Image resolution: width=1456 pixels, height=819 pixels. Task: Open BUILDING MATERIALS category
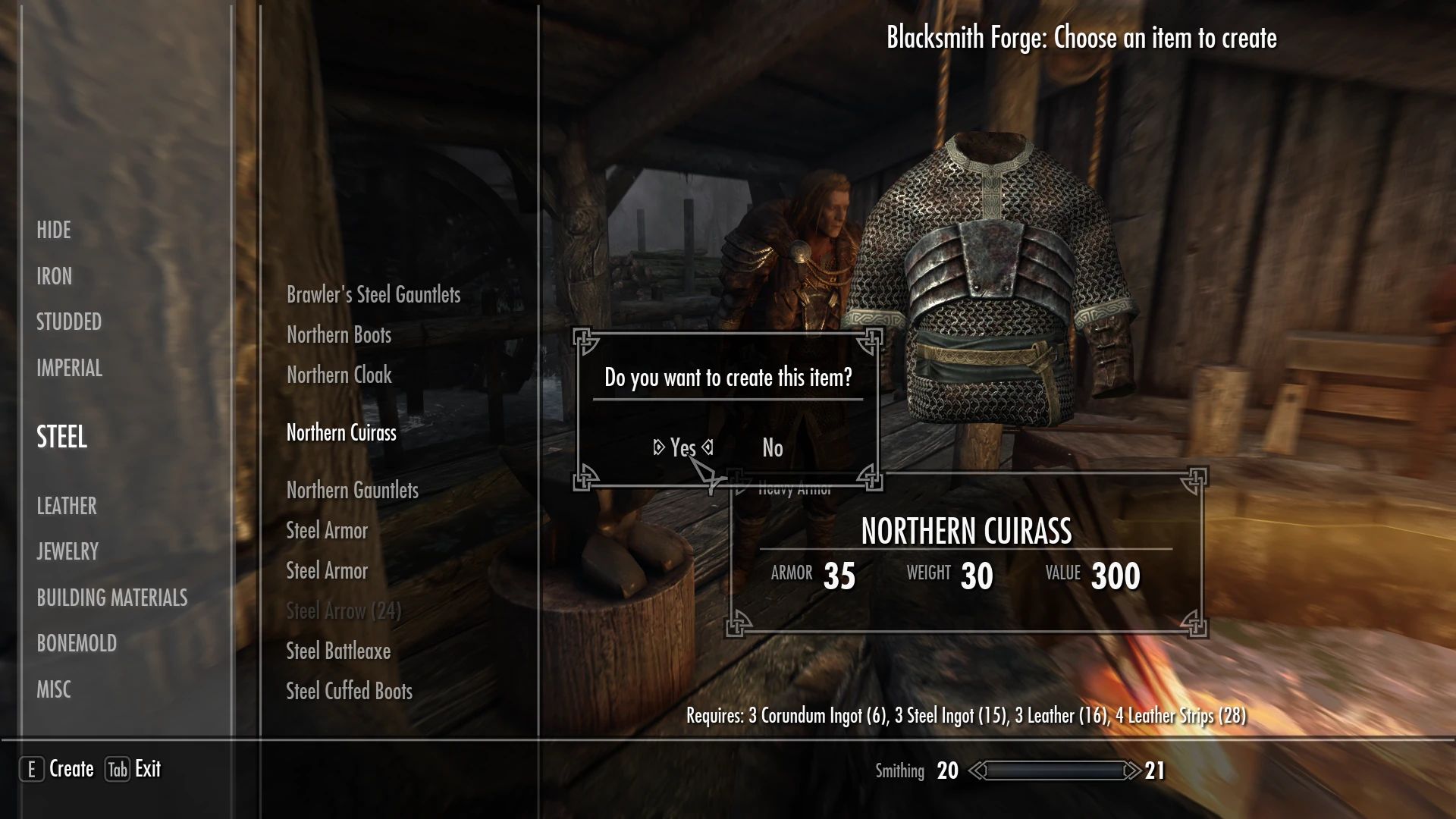(112, 598)
